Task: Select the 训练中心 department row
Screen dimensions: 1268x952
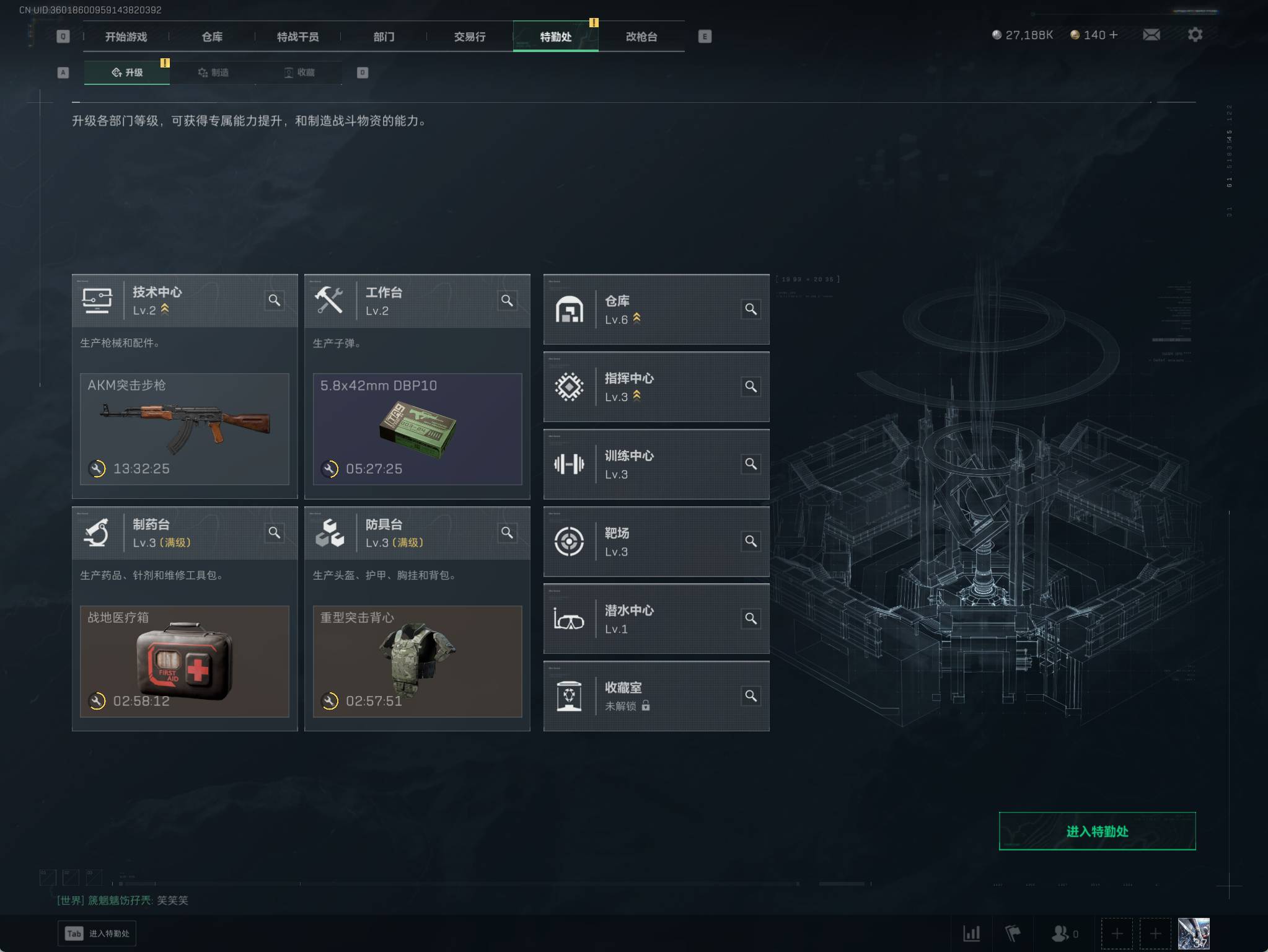Action: pyautogui.click(x=656, y=464)
